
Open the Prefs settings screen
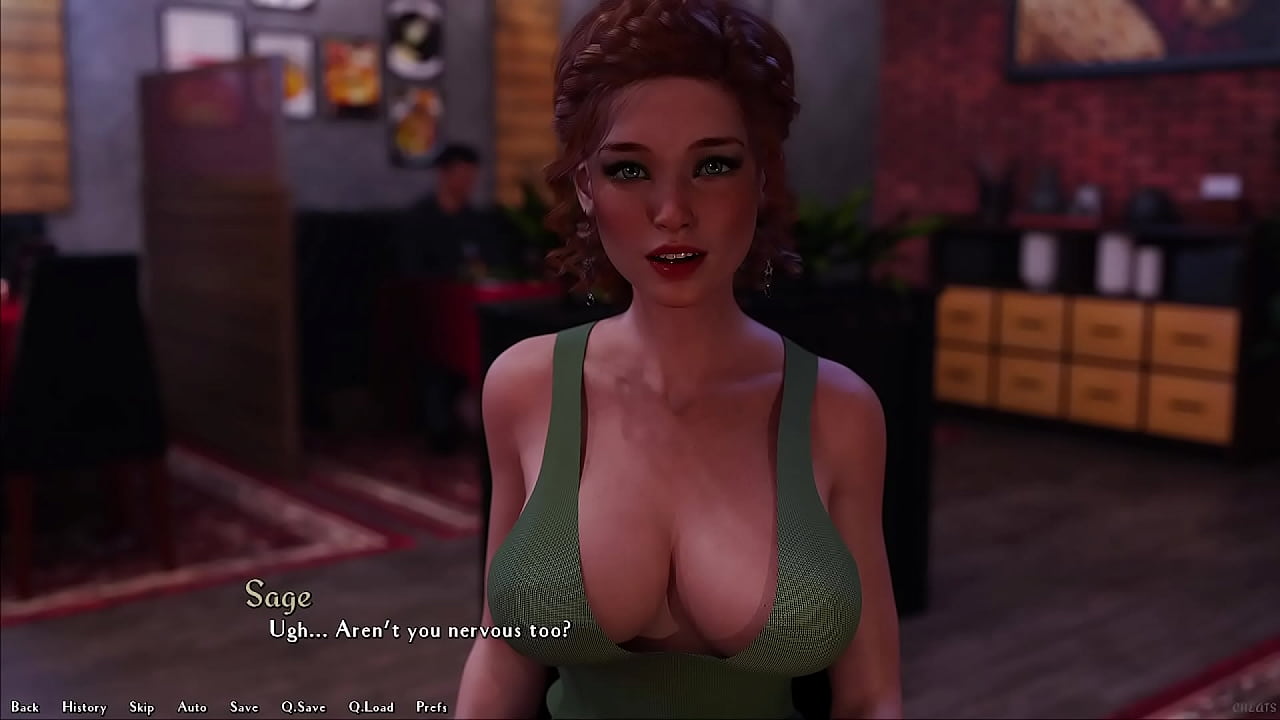tap(432, 706)
